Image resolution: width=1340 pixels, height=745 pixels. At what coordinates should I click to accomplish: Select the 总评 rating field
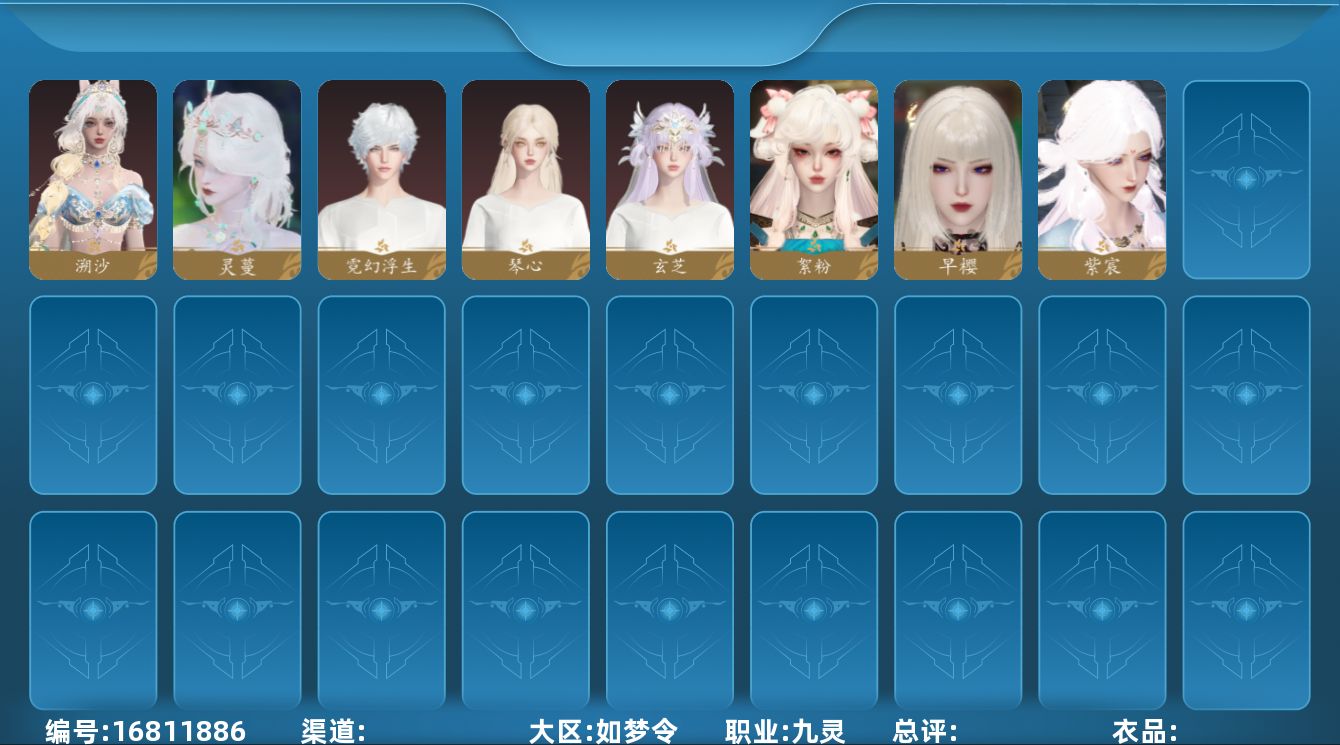(925, 730)
